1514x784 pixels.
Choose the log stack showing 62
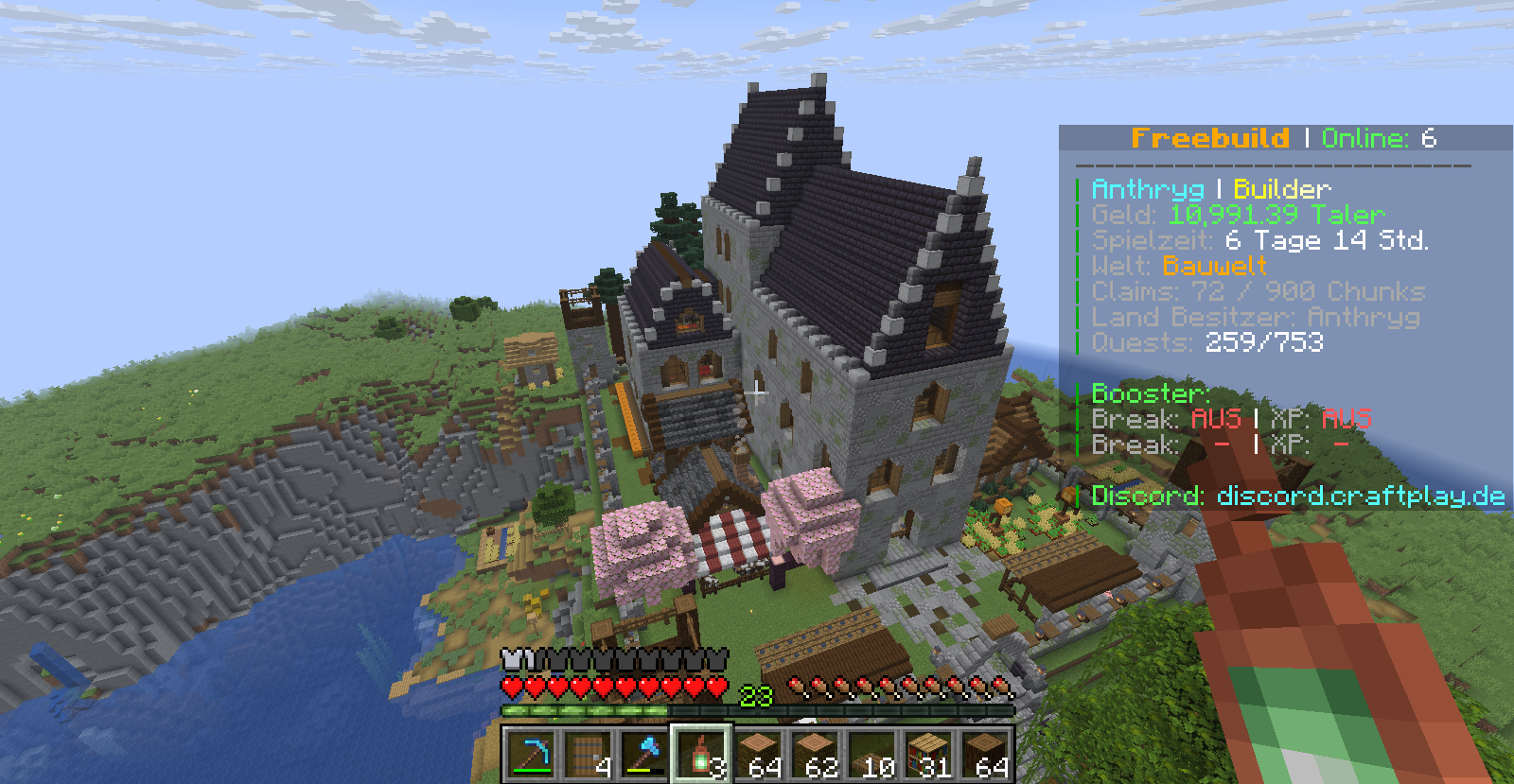[814, 755]
